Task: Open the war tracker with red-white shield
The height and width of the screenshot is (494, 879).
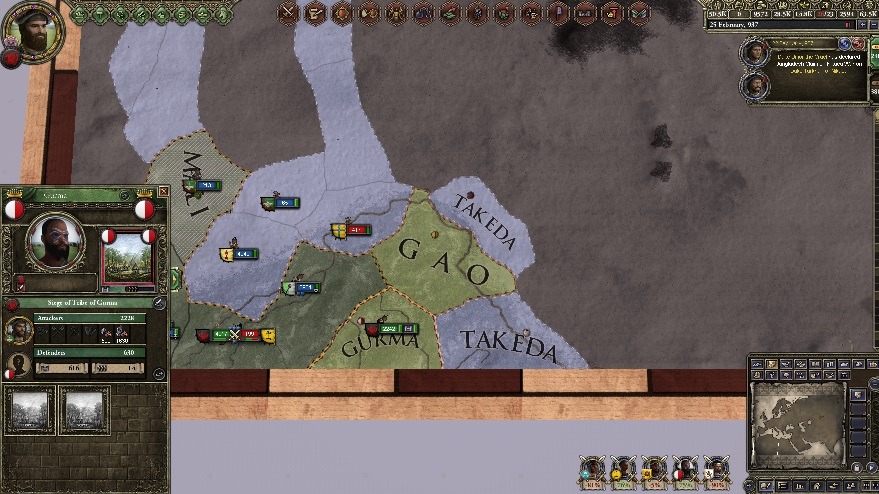Action: click(684, 470)
